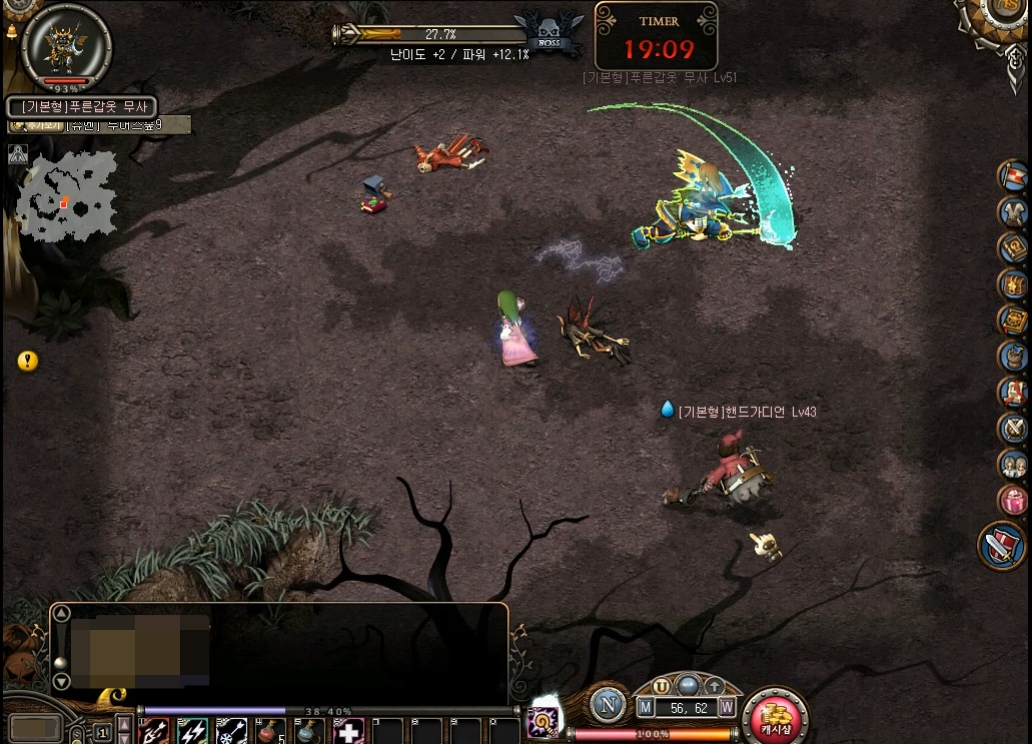This screenshot has height=744, width=1032.
Task: Click the W button beside coordinates
Action: click(x=727, y=708)
